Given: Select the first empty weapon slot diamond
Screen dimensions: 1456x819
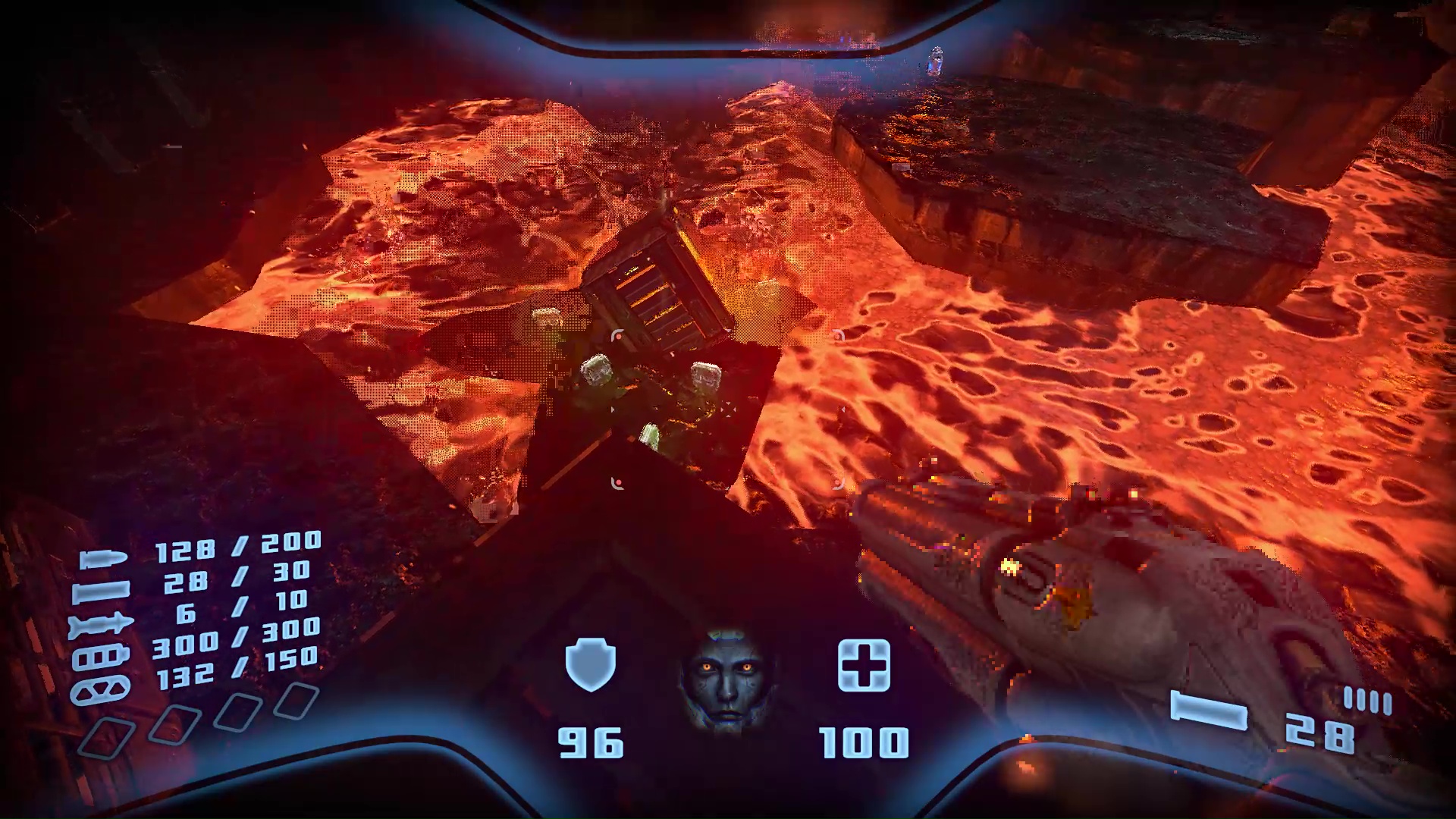Looking at the screenshot, I should [x=106, y=736].
